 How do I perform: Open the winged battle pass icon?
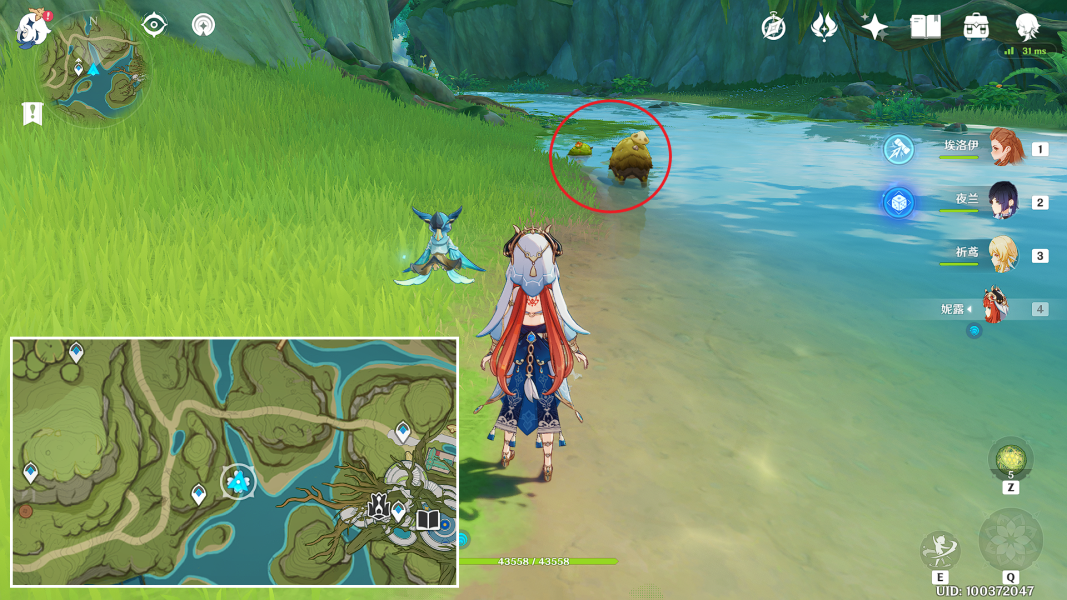(x=824, y=27)
